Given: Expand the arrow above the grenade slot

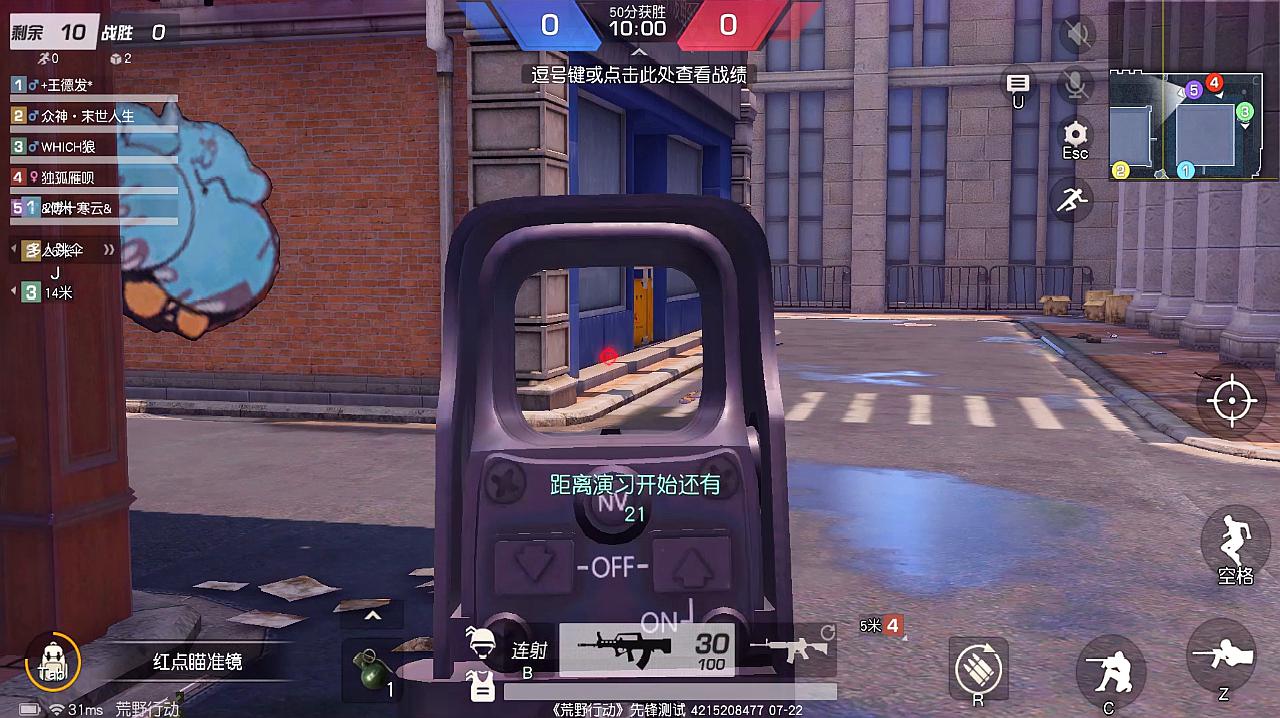Looking at the screenshot, I should pos(372,616).
